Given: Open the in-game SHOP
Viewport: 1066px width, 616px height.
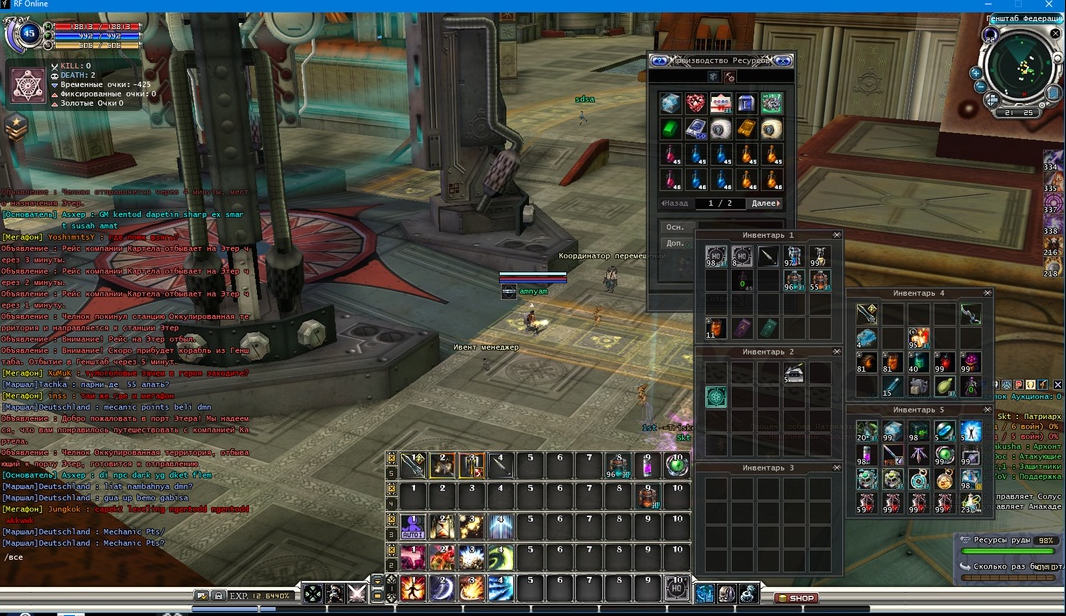Looking at the screenshot, I should pyautogui.click(x=797, y=598).
